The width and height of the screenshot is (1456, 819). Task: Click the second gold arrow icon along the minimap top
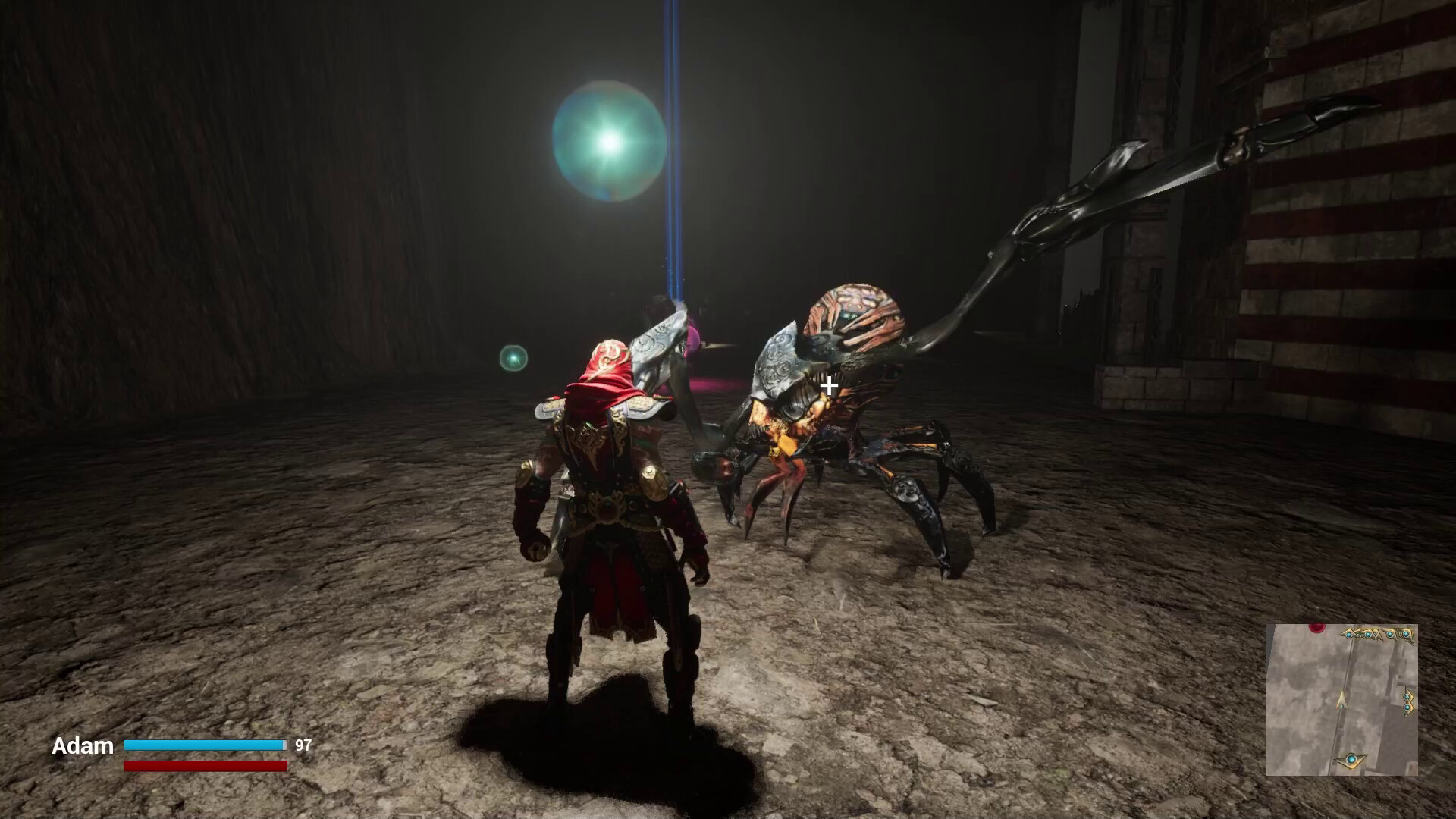[x=1367, y=635]
